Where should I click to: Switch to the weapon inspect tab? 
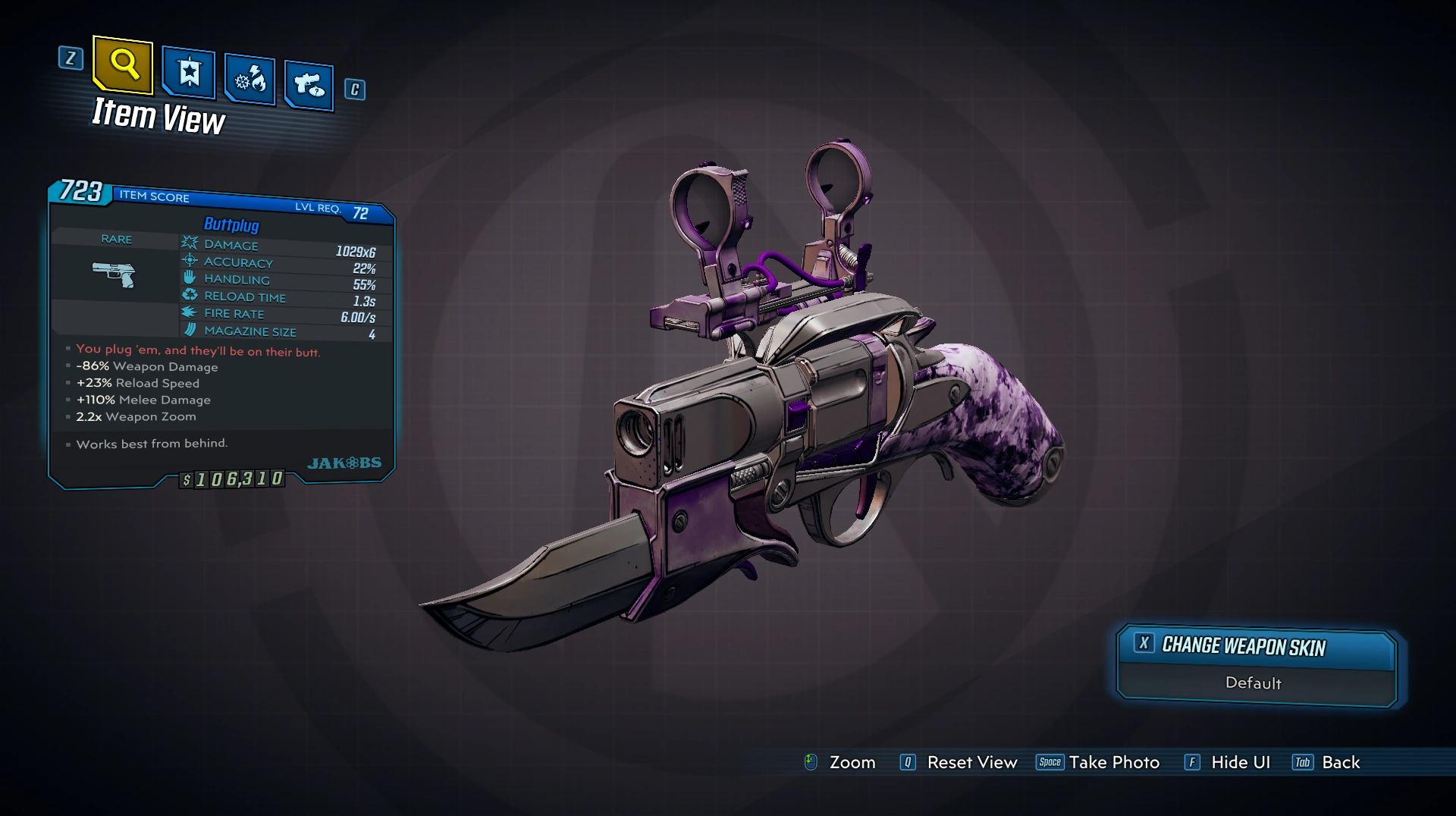point(309,85)
